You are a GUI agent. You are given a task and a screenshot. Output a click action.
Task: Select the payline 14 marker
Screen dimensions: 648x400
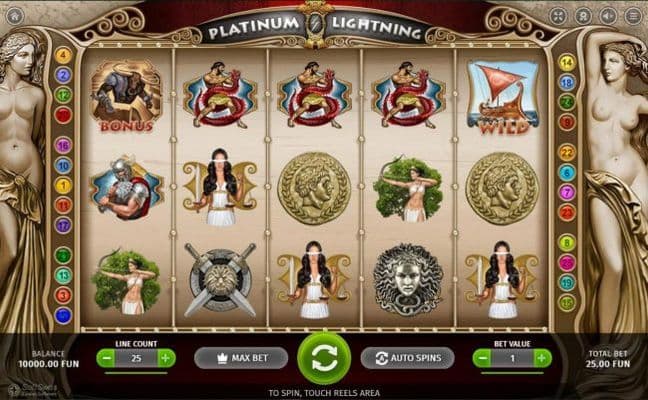tap(567, 62)
